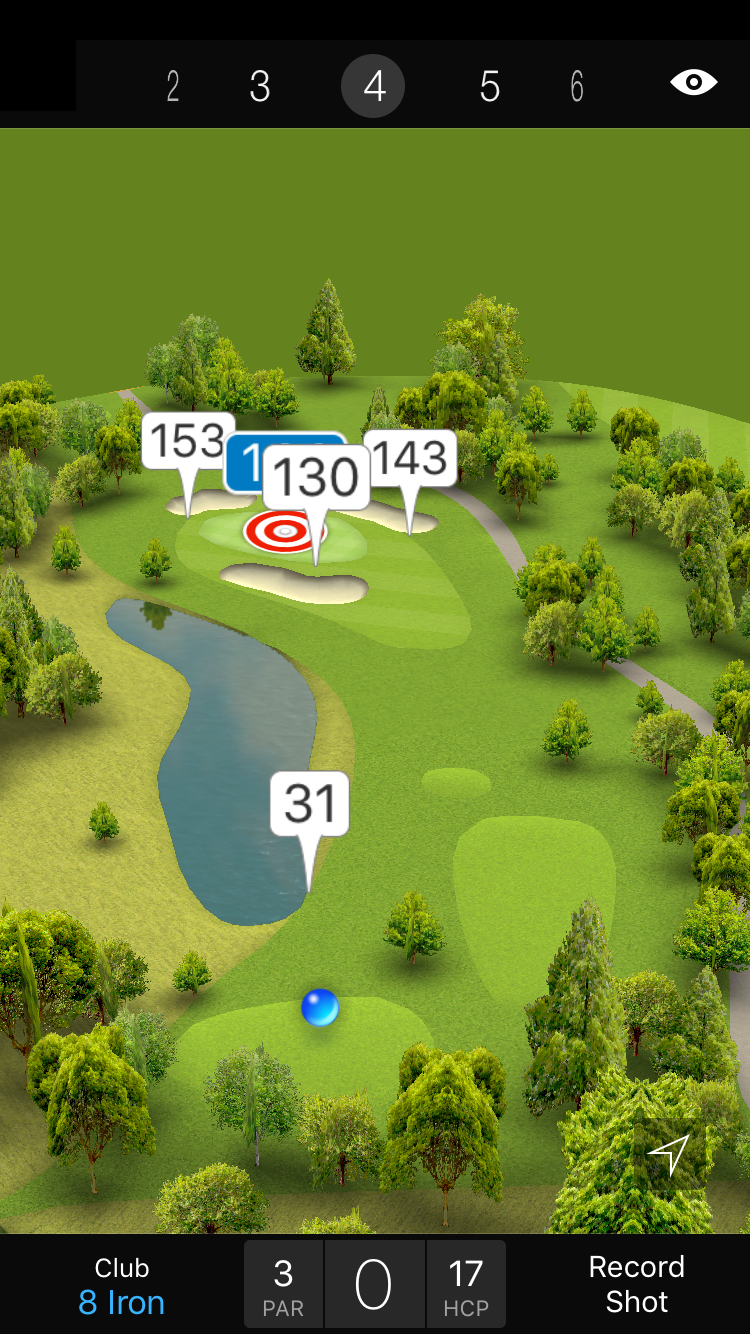Select the red bullseye pin target
This screenshot has width=750, height=1334.
point(284,532)
